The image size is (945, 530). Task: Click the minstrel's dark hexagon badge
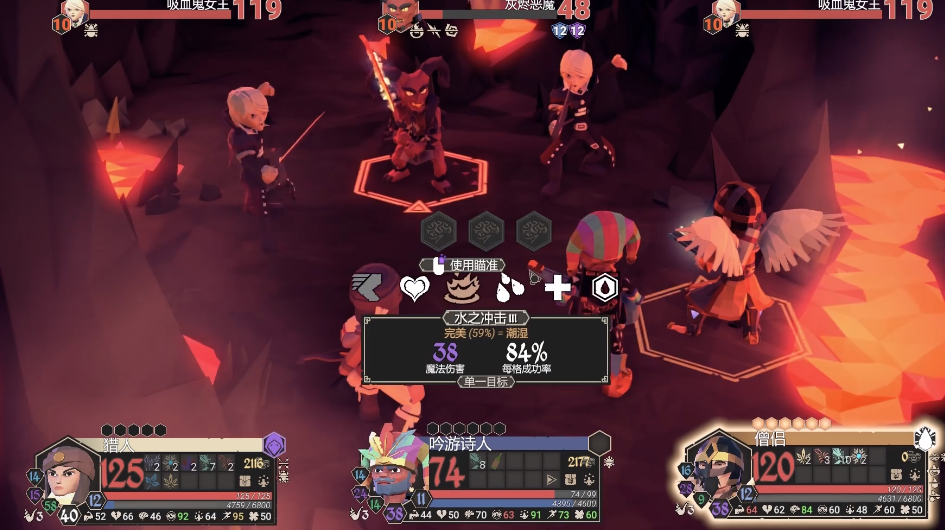coord(599,443)
